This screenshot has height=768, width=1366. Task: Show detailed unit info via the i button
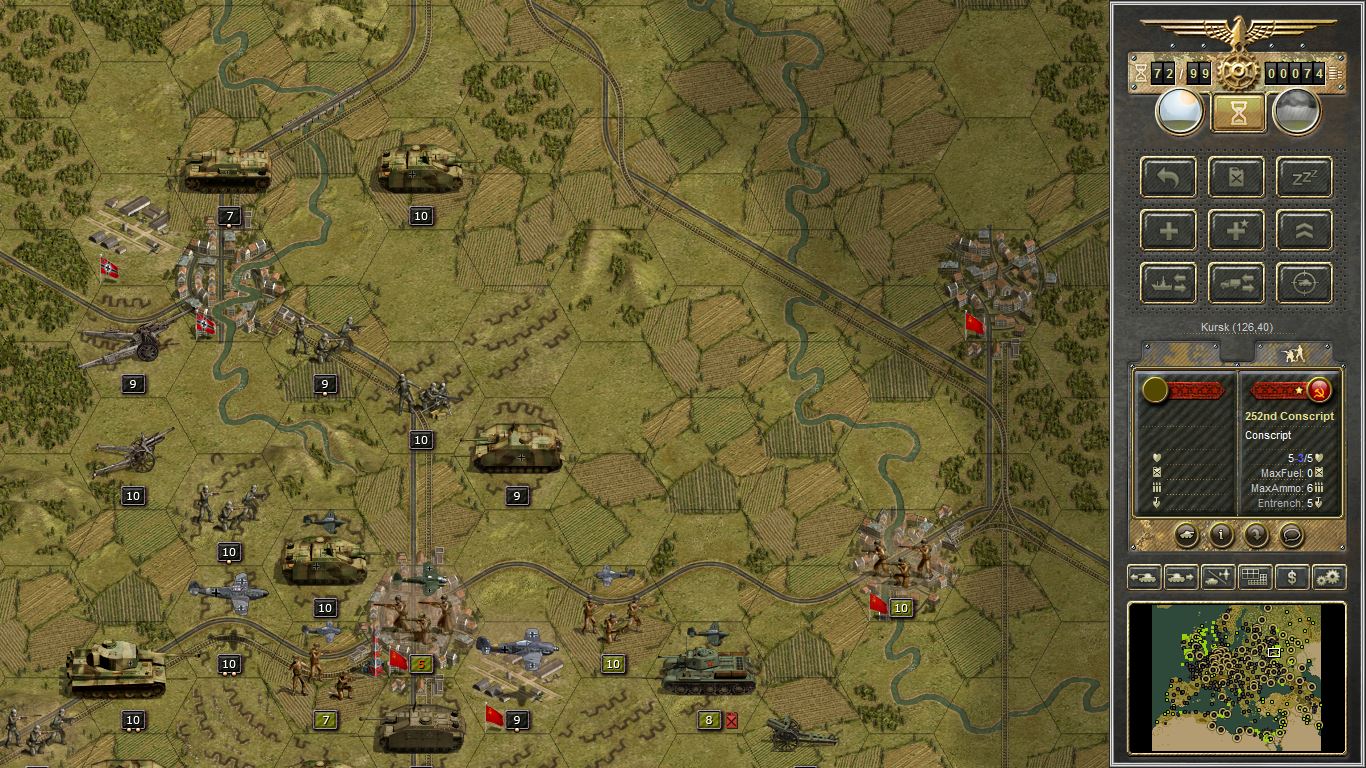coord(1219,535)
